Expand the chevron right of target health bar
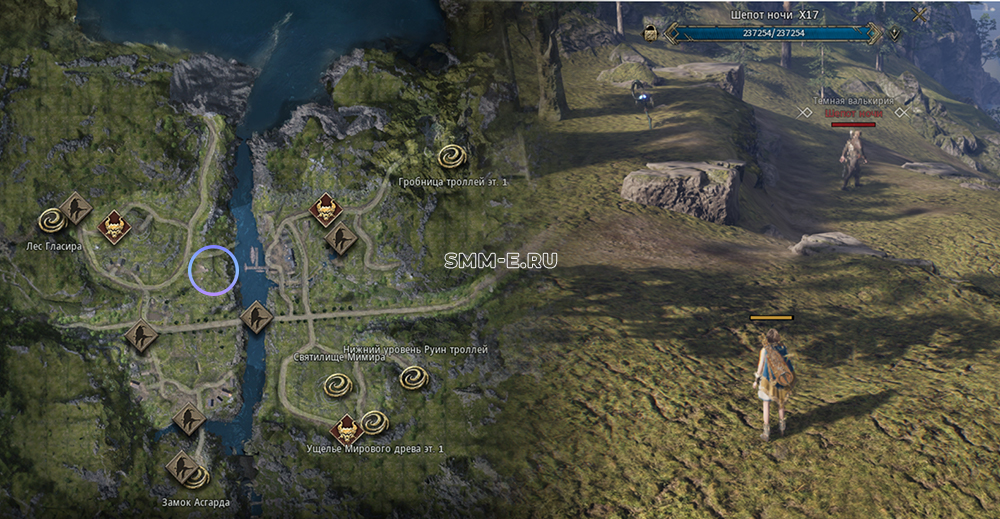The width and height of the screenshot is (1000, 519). (895, 33)
